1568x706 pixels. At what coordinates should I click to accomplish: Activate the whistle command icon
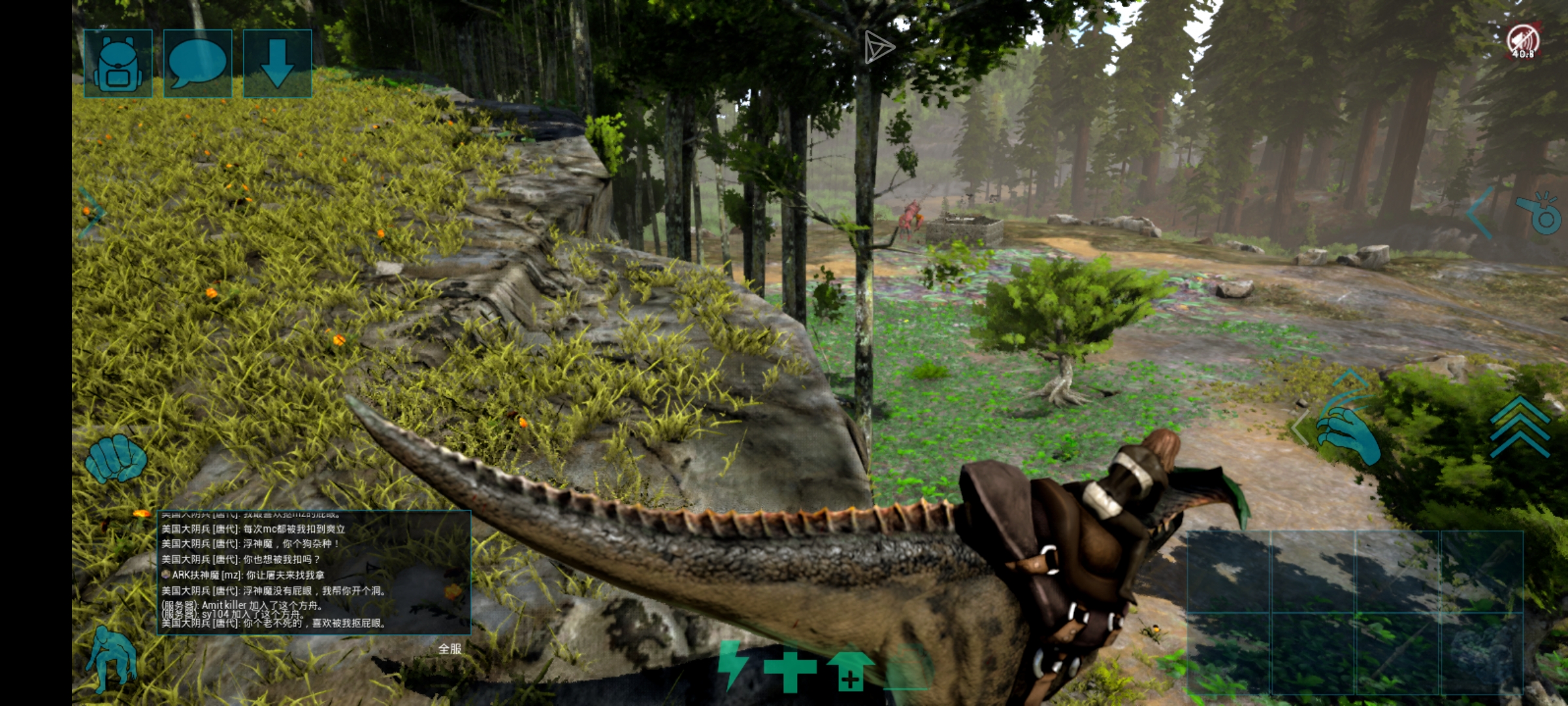tap(1539, 213)
